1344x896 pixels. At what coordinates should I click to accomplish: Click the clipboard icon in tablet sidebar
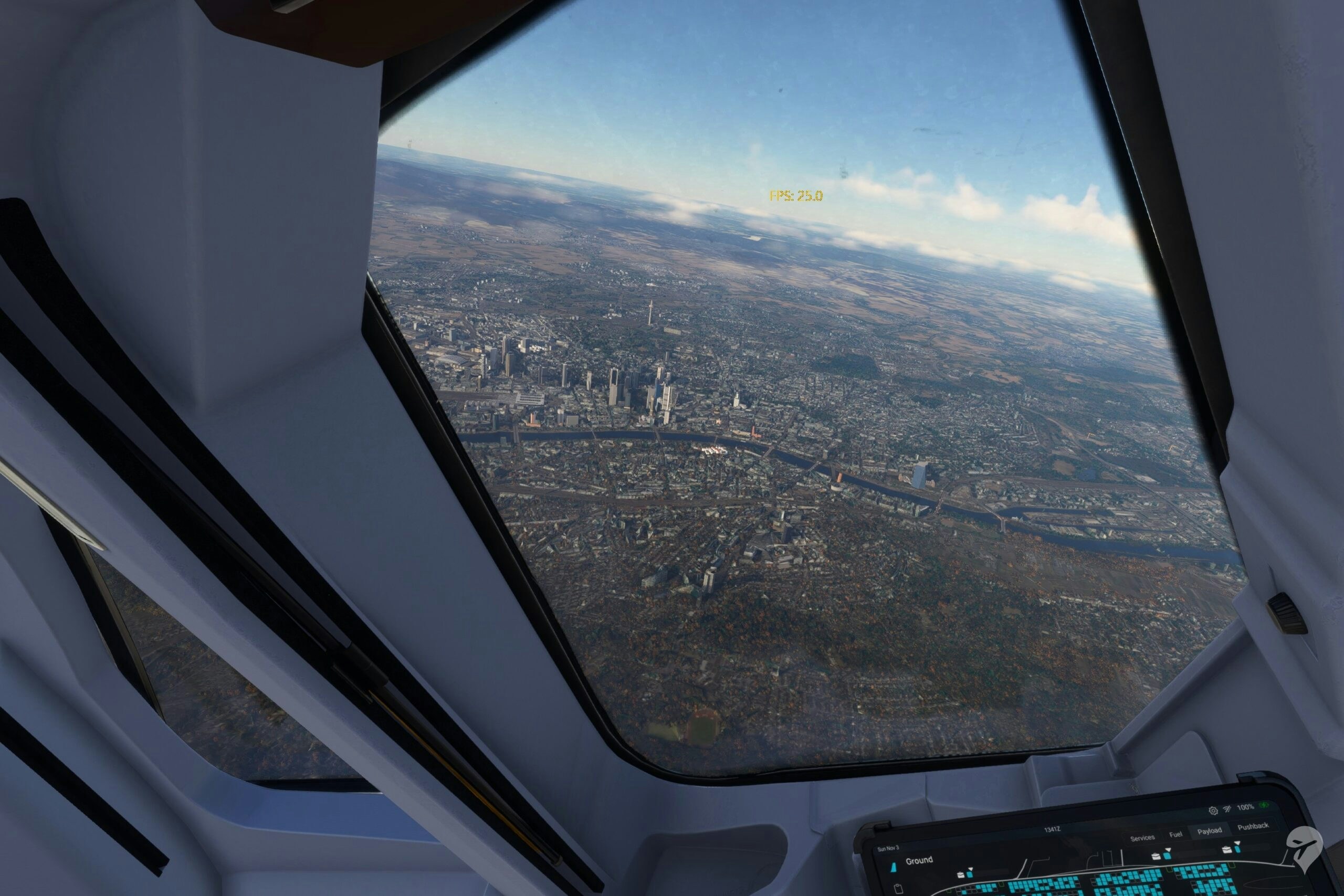[x=898, y=889]
